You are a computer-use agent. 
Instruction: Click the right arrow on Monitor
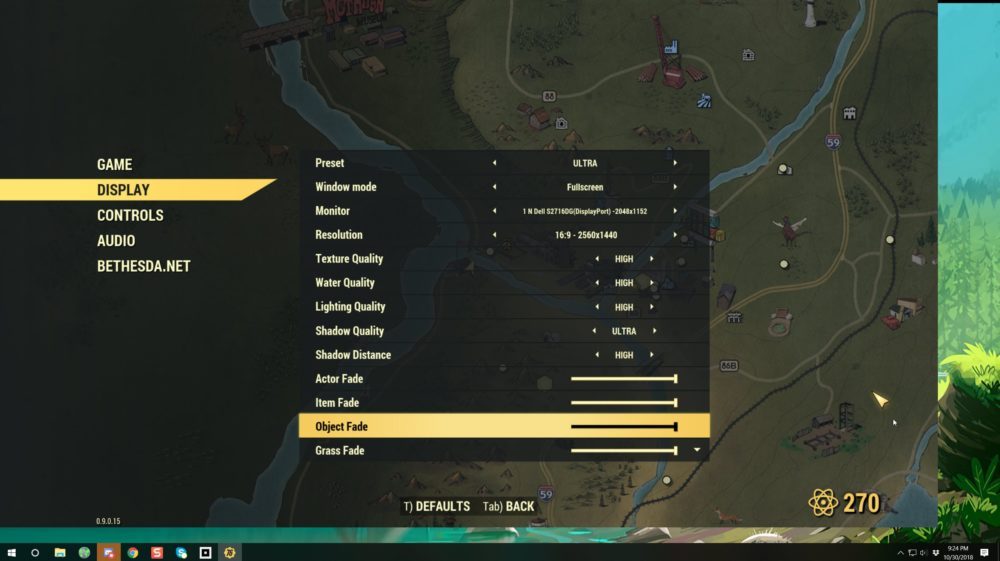tap(675, 211)
